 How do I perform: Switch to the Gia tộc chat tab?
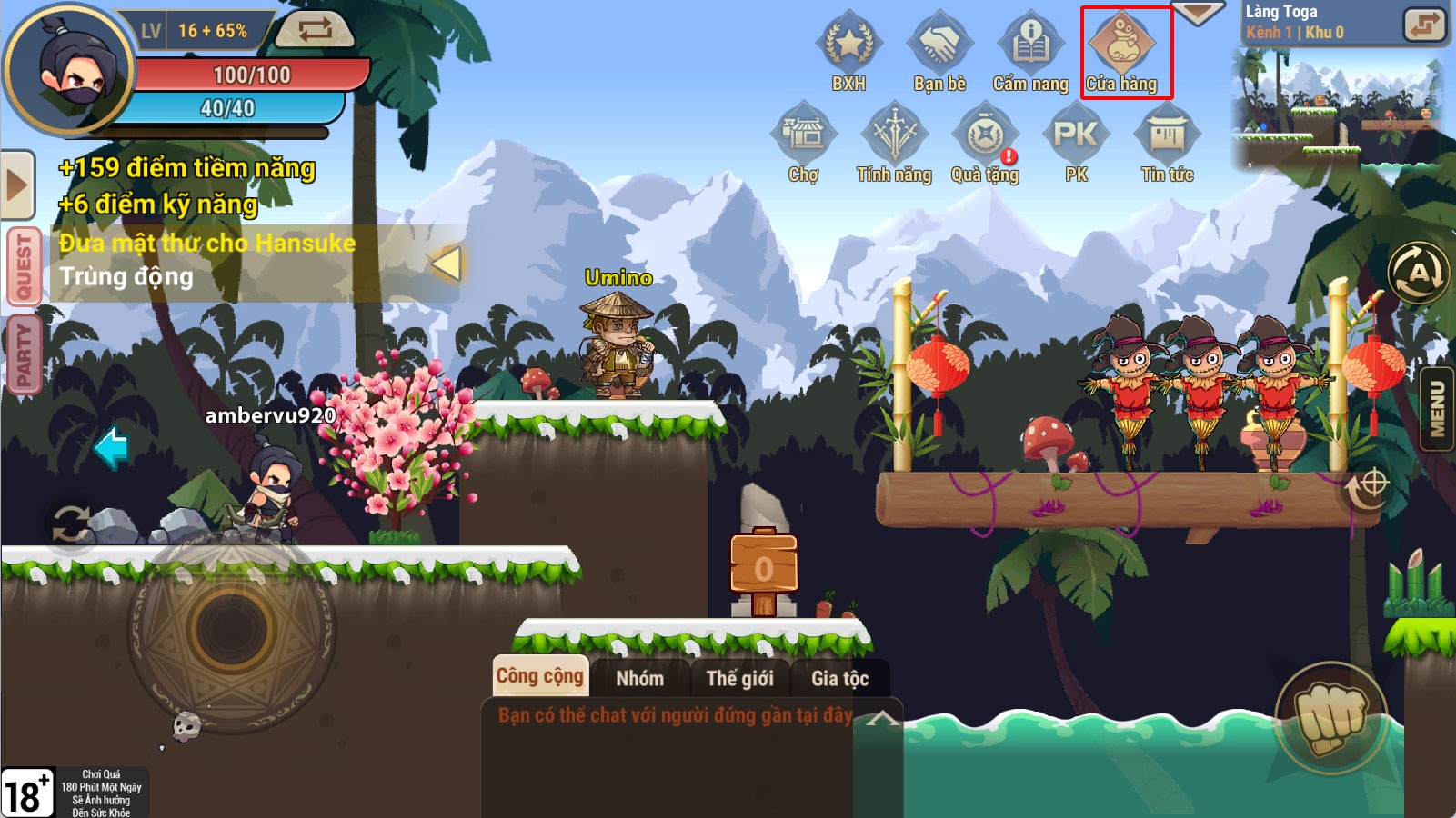tap(839, 678)
